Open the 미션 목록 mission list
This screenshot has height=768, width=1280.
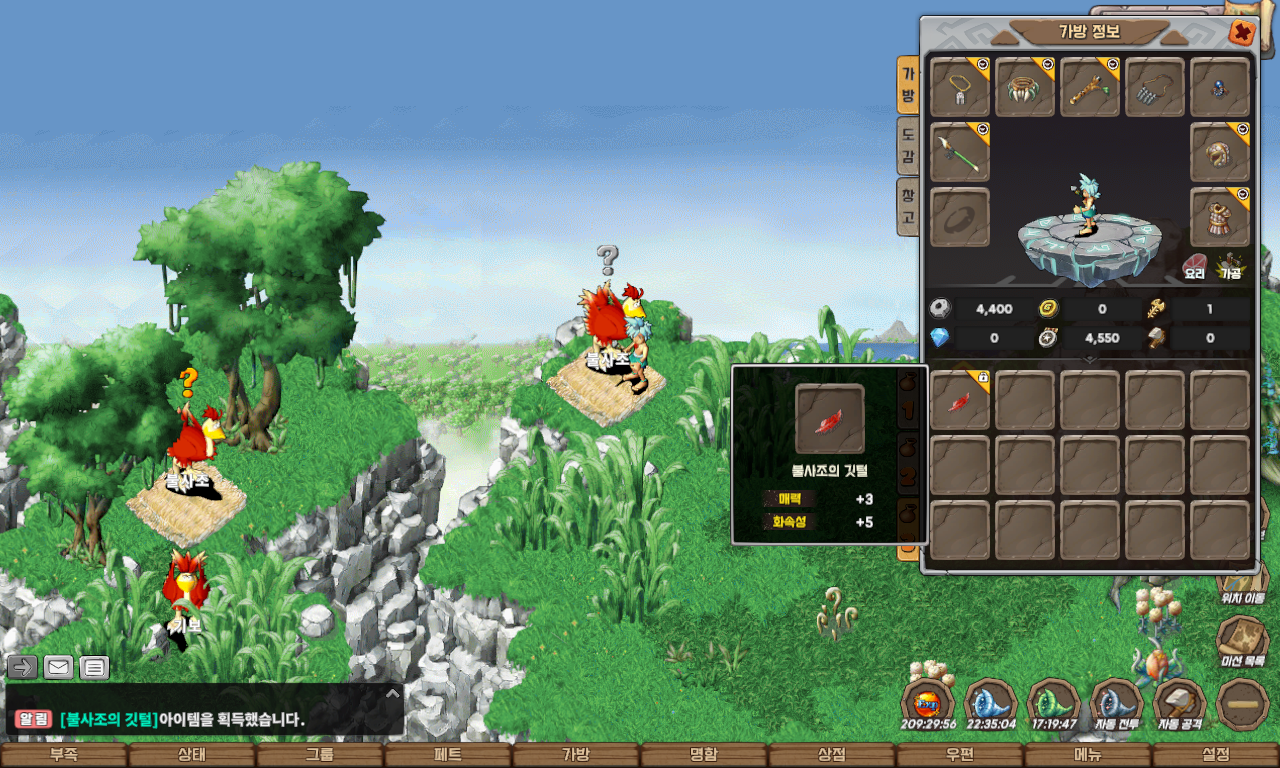1243,640
